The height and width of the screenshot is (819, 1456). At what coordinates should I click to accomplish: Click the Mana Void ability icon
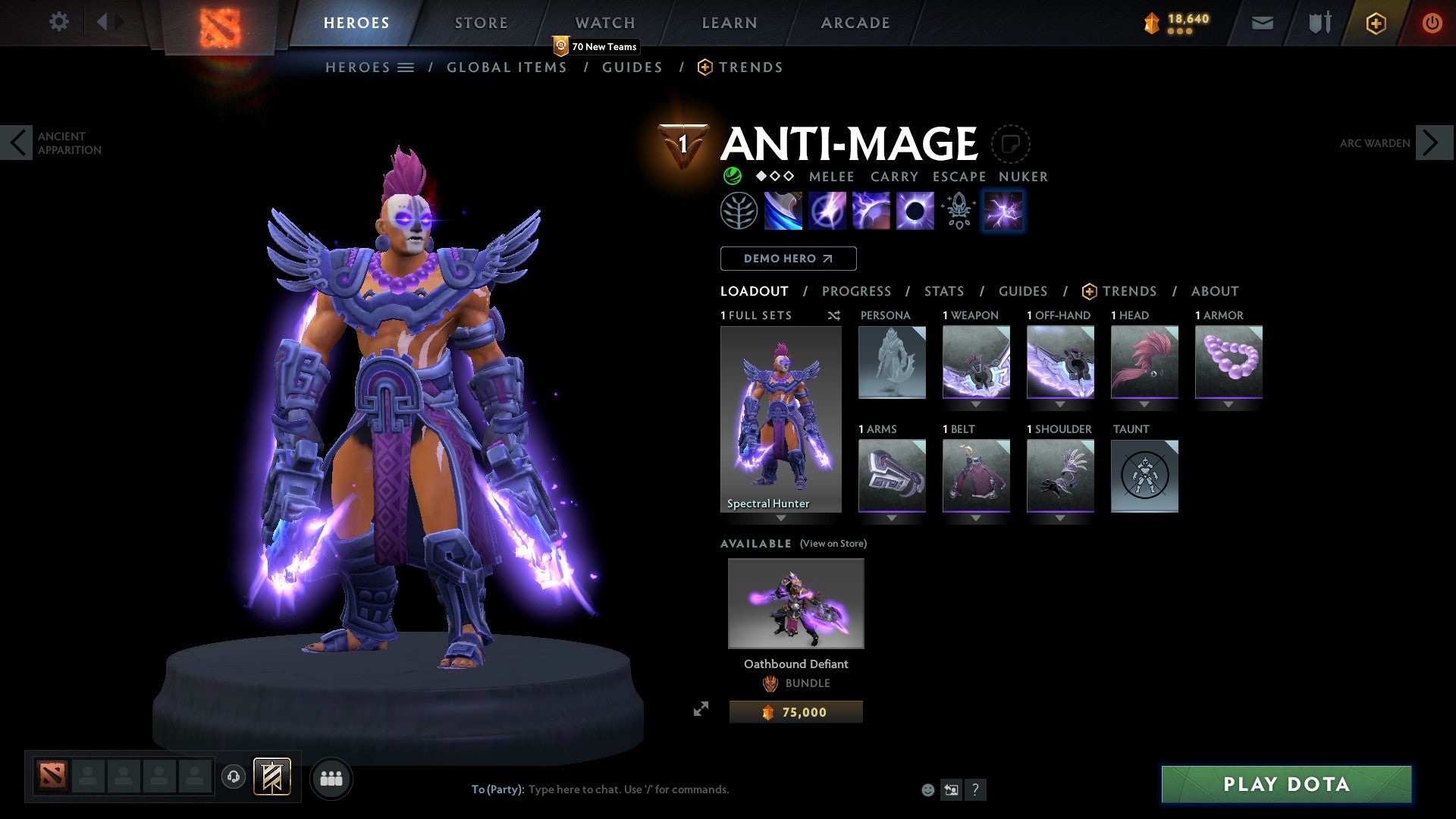coord(914,210)
